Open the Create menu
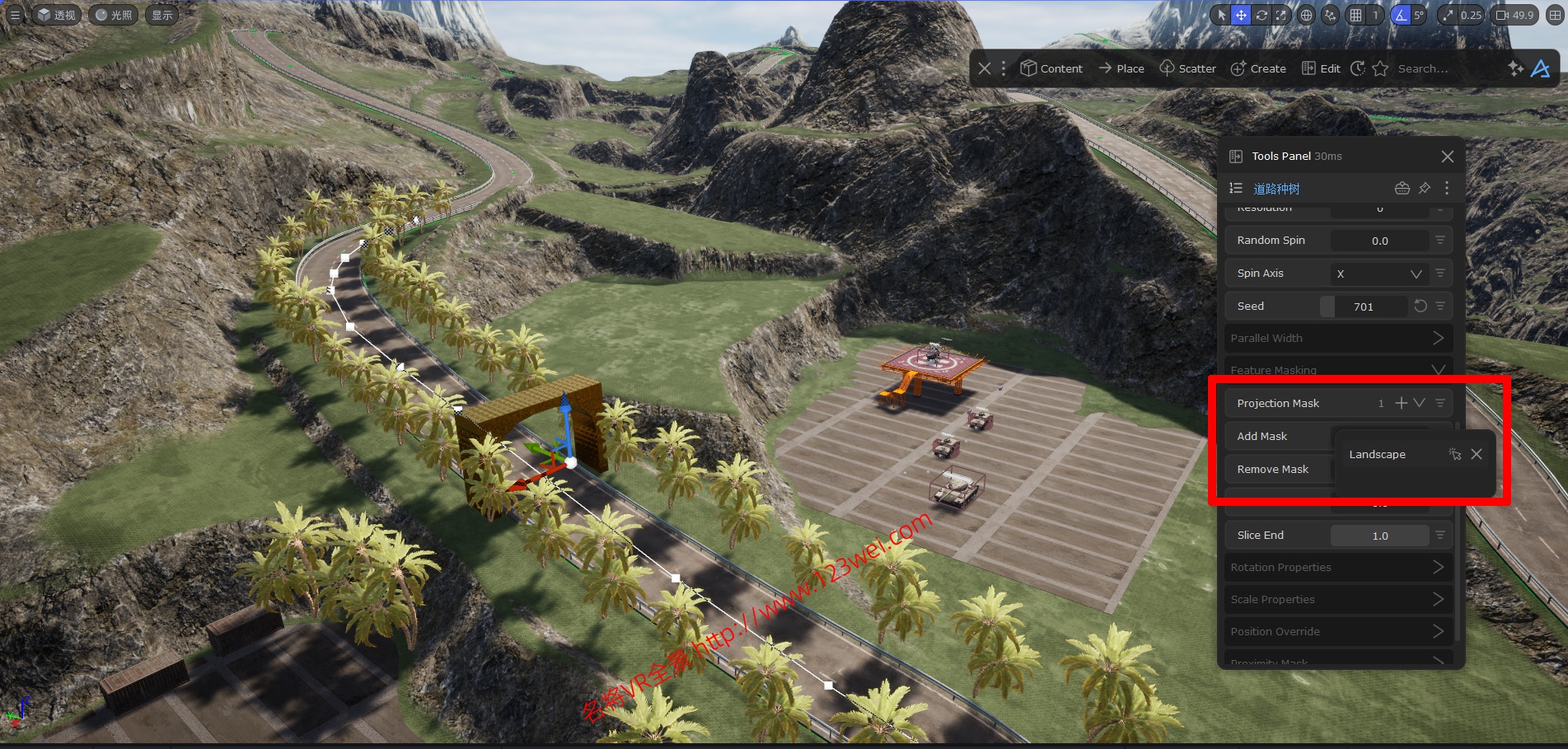Image resolution: width=1568 pixels, height=749 pixels. 1258,68
